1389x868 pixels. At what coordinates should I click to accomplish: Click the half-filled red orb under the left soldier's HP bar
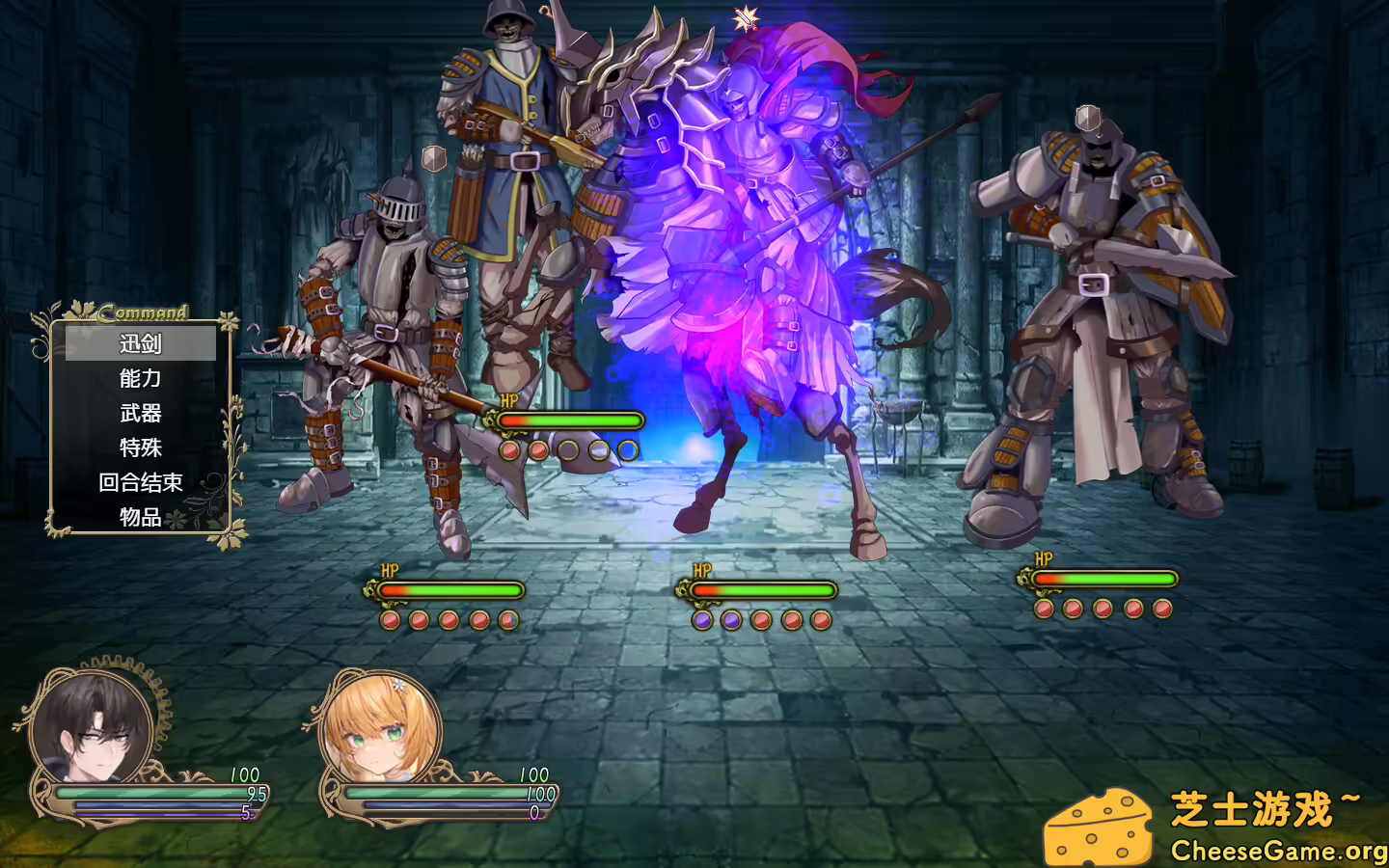coord(509,620)
